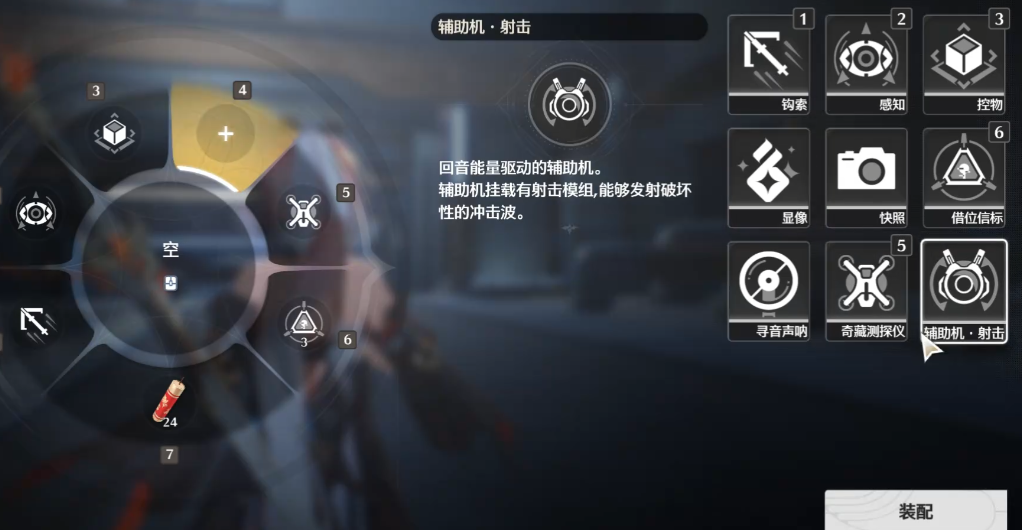Pick the 奇藏测探仪 detector gadget tile
The width and height of the screenshot is (1022, 530).
click(x=866, y=289)
